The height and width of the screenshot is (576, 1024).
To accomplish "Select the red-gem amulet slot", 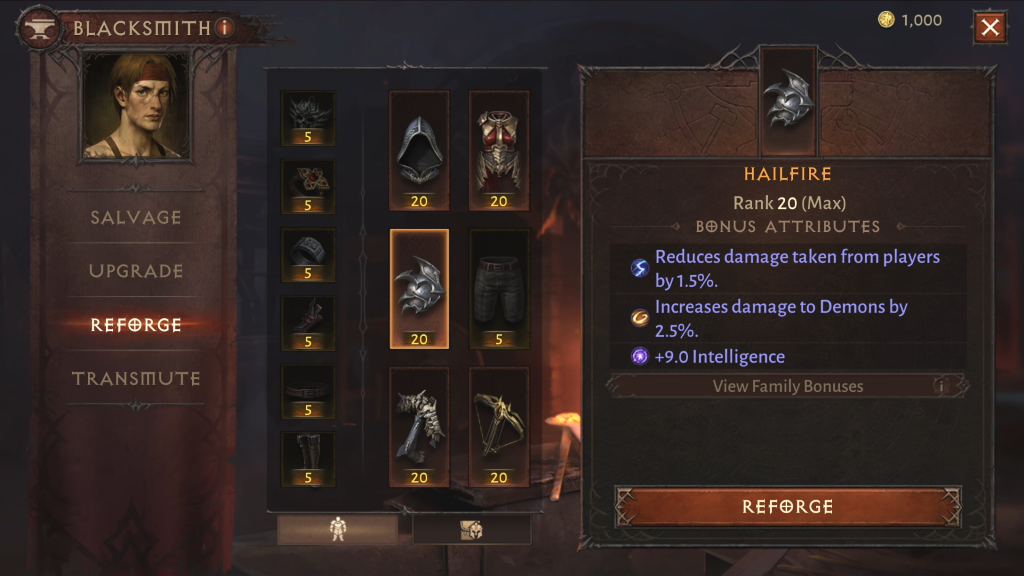I will pyautogui.click(x=308, y=187).
